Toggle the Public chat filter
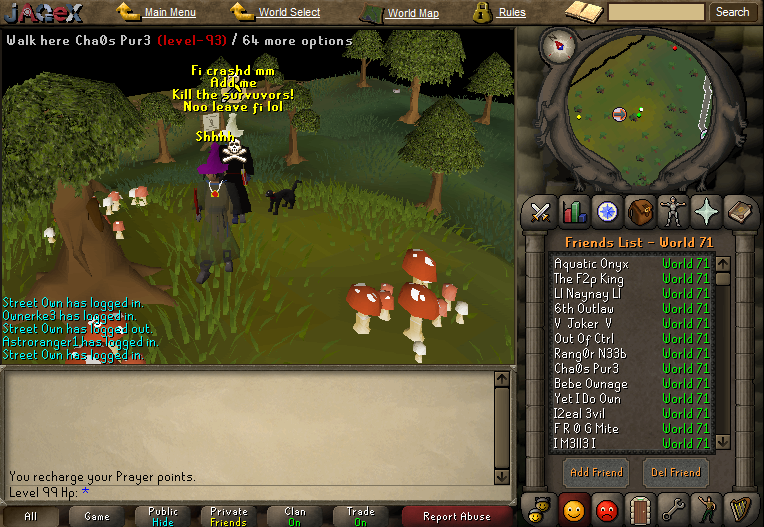This screenshot has height=527, width=764. 163,516
